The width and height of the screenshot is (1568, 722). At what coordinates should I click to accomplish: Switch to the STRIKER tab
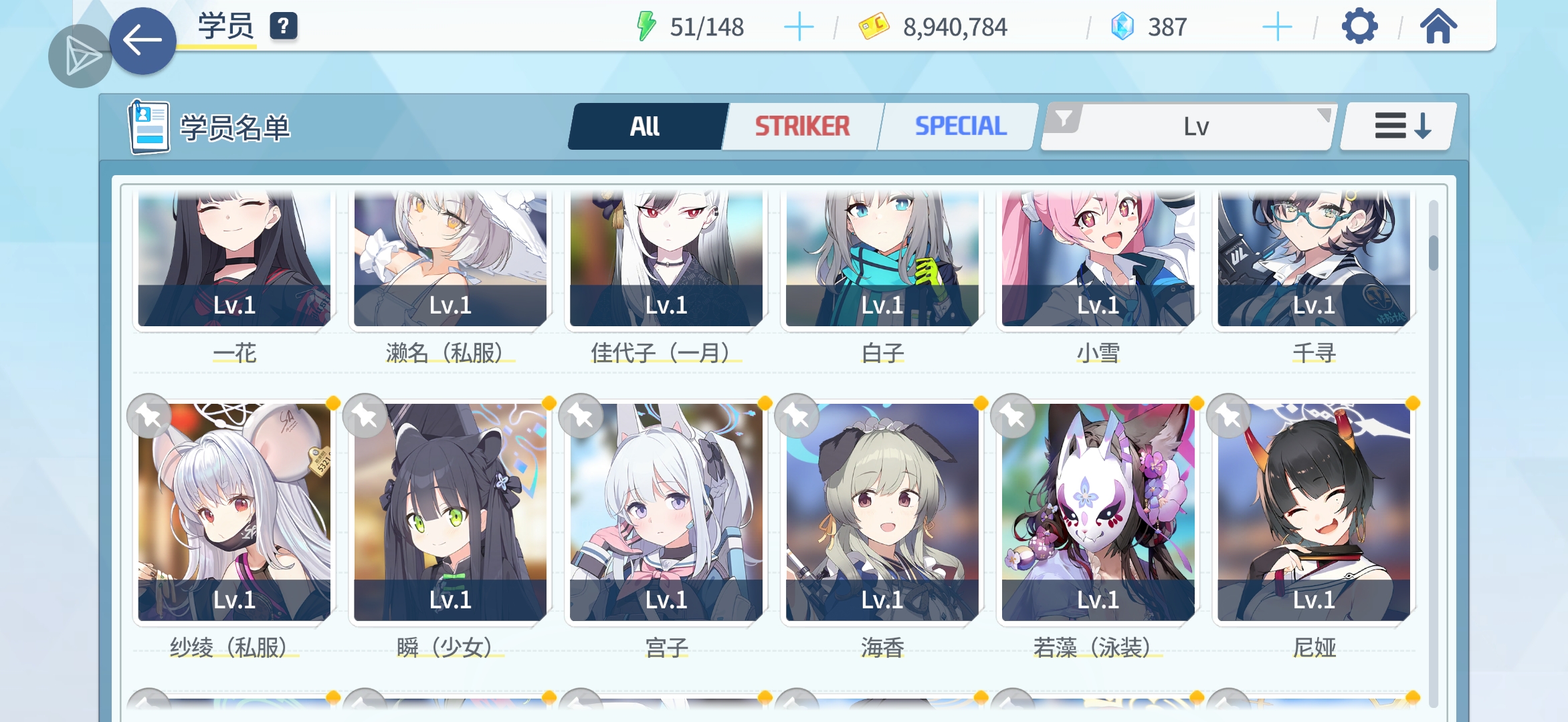pyautogui.click(x=801, y=126)
